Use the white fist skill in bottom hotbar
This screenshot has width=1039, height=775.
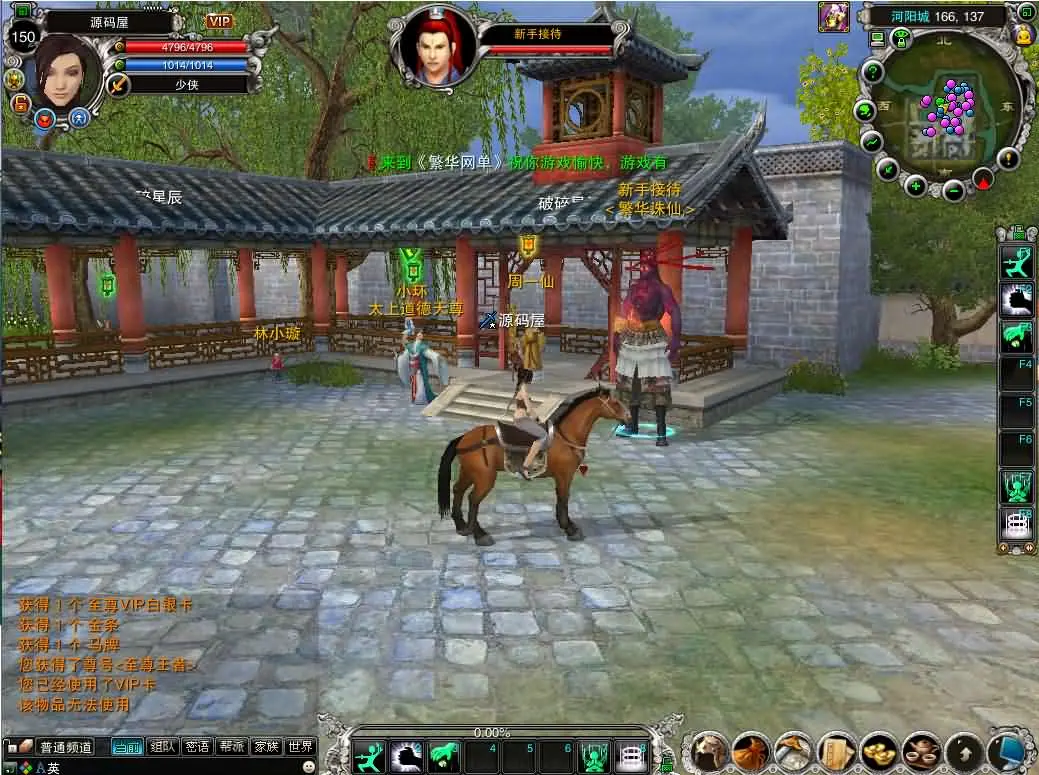[x=406, y=755]
